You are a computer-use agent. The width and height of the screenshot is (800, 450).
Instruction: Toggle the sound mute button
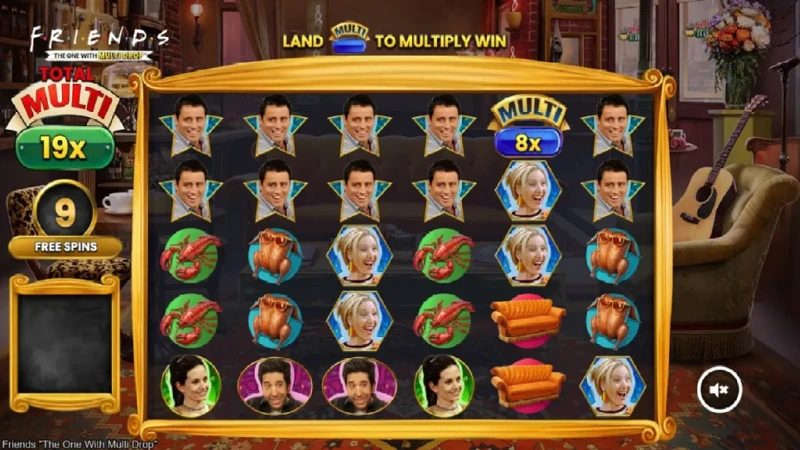pyautogui.click(x=719, y=388)
